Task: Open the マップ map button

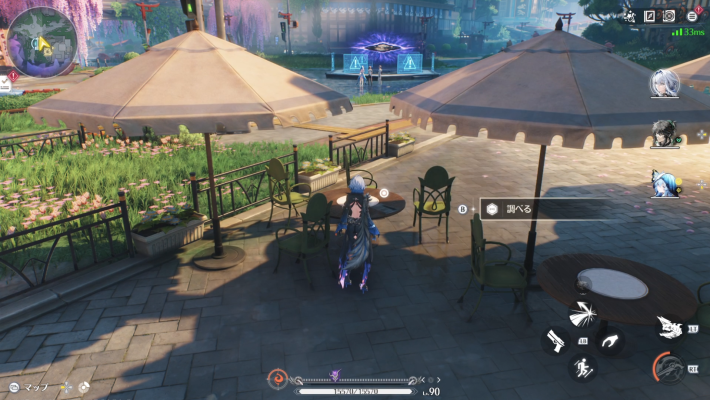Action: coord(28,387)
